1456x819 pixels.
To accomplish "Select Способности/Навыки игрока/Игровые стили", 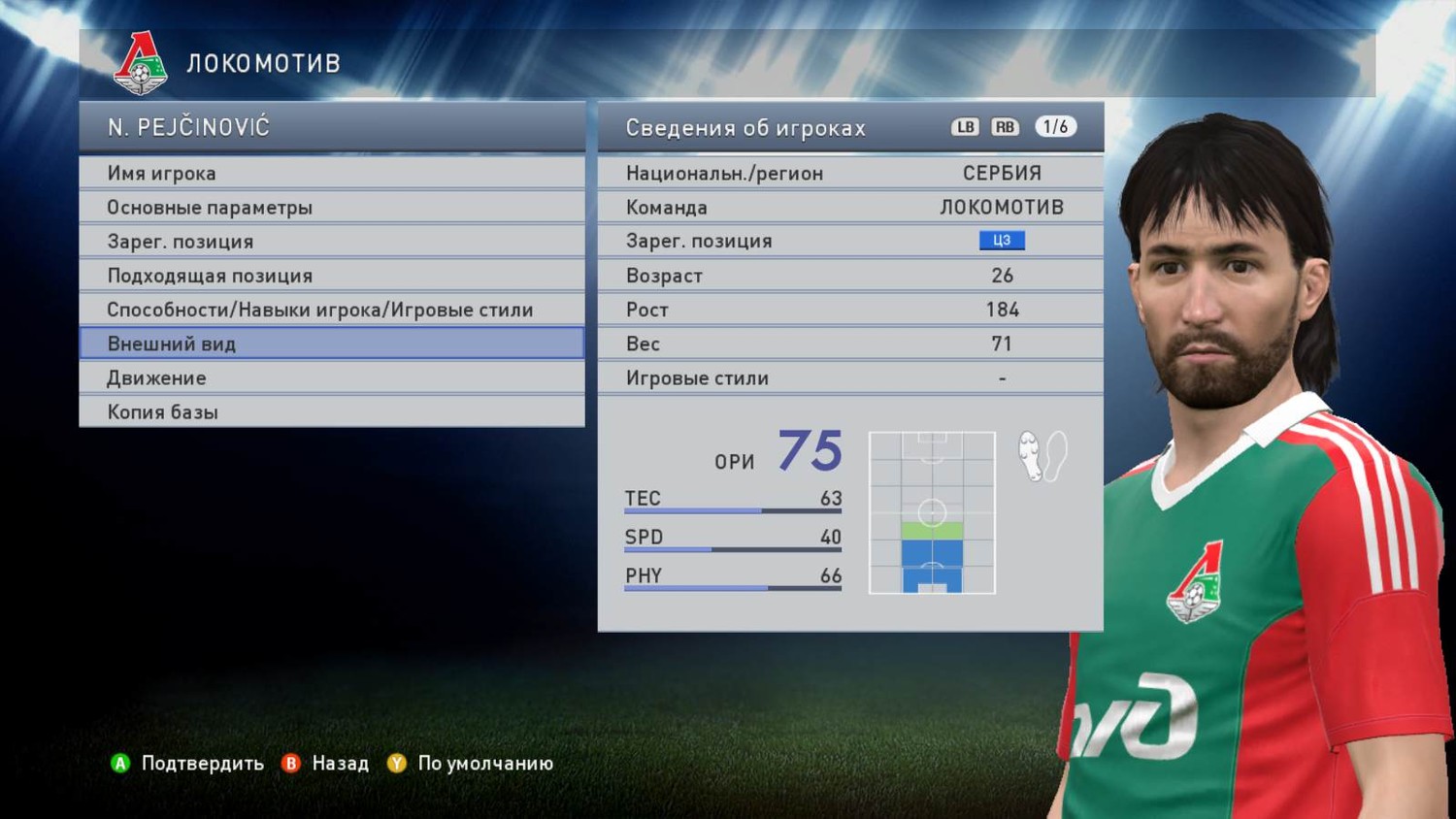I will [x=331, y=310].
